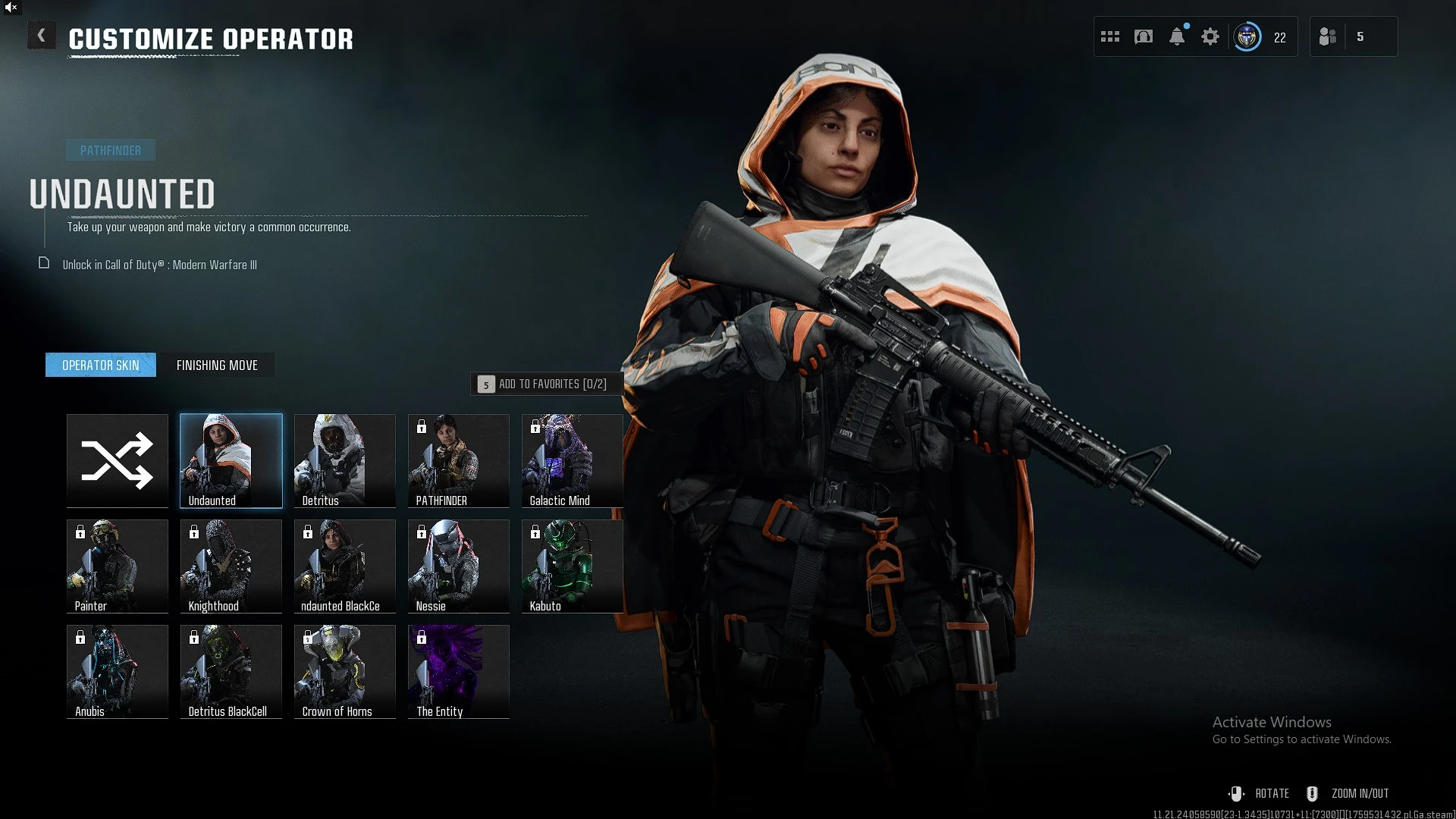Pick the Detritus skin tile

(x=345, y=460)
